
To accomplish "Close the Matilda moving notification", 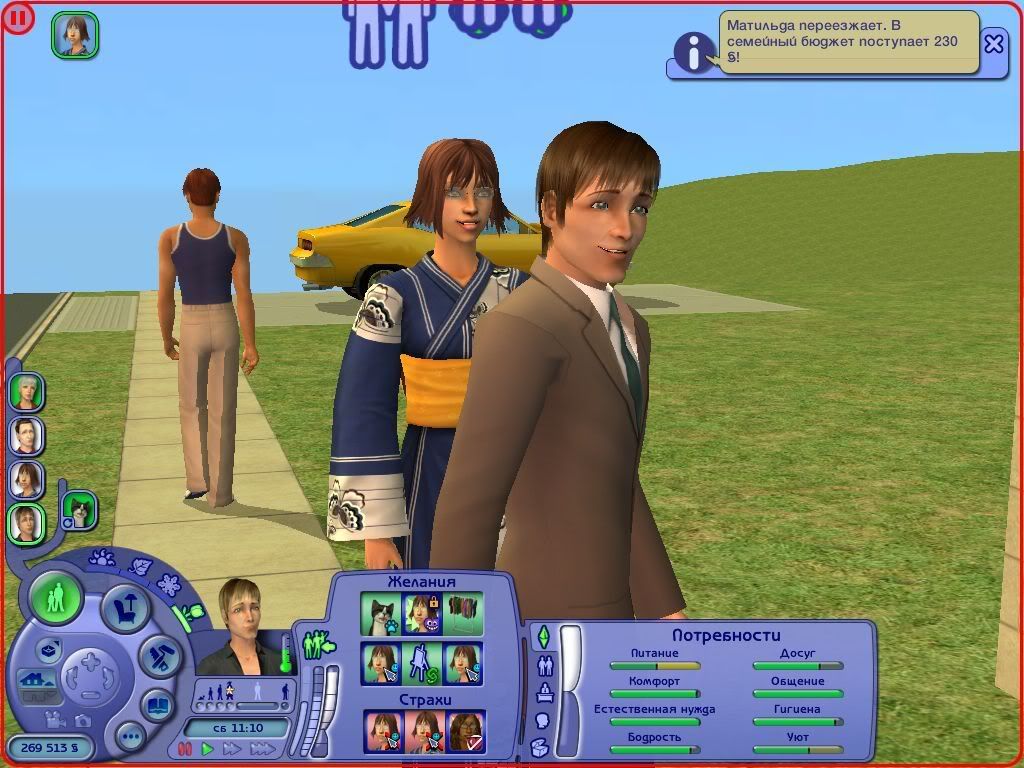I will coord(993,44).
